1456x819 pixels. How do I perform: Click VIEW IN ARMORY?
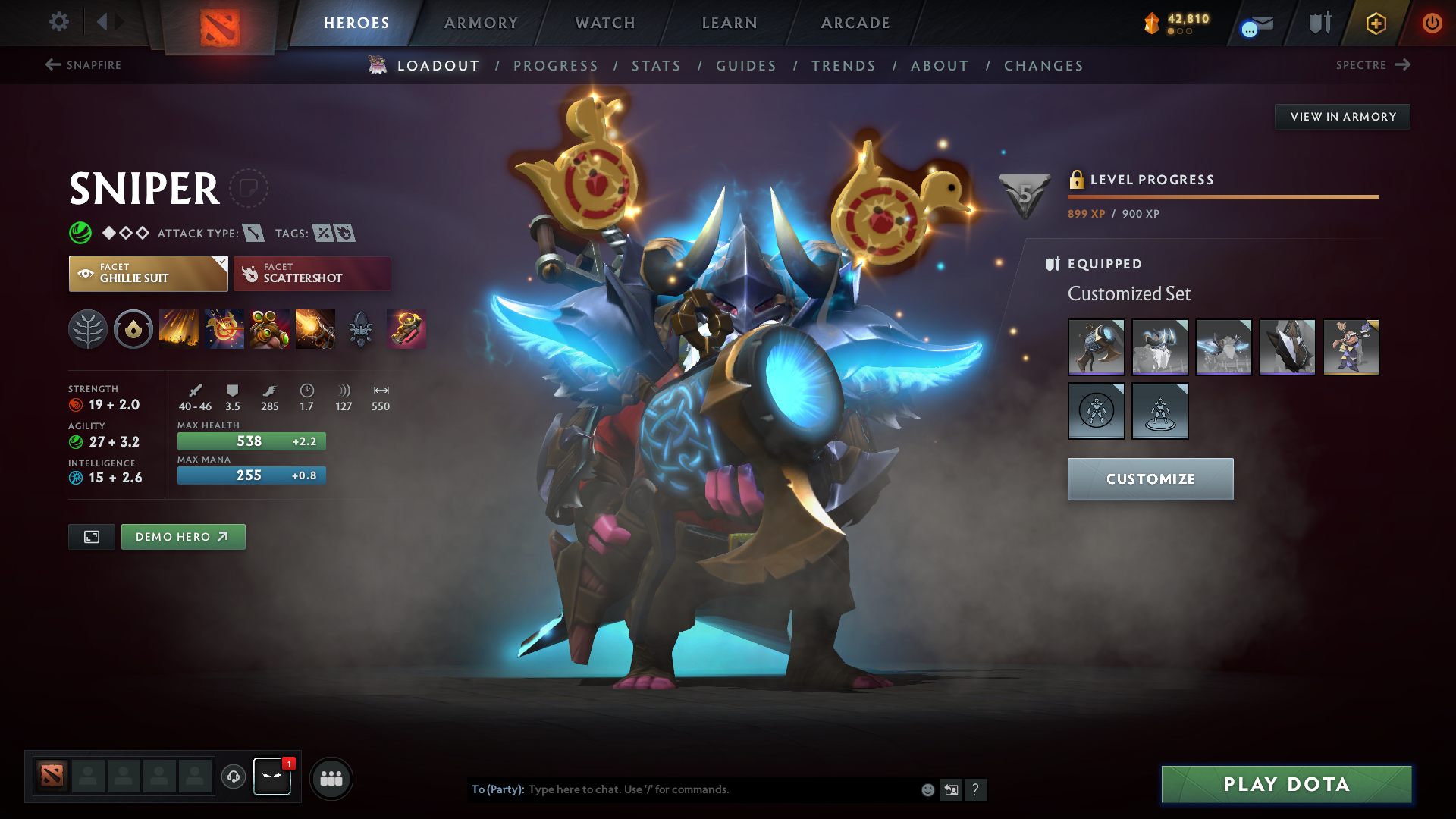[x=1342, y=116]
